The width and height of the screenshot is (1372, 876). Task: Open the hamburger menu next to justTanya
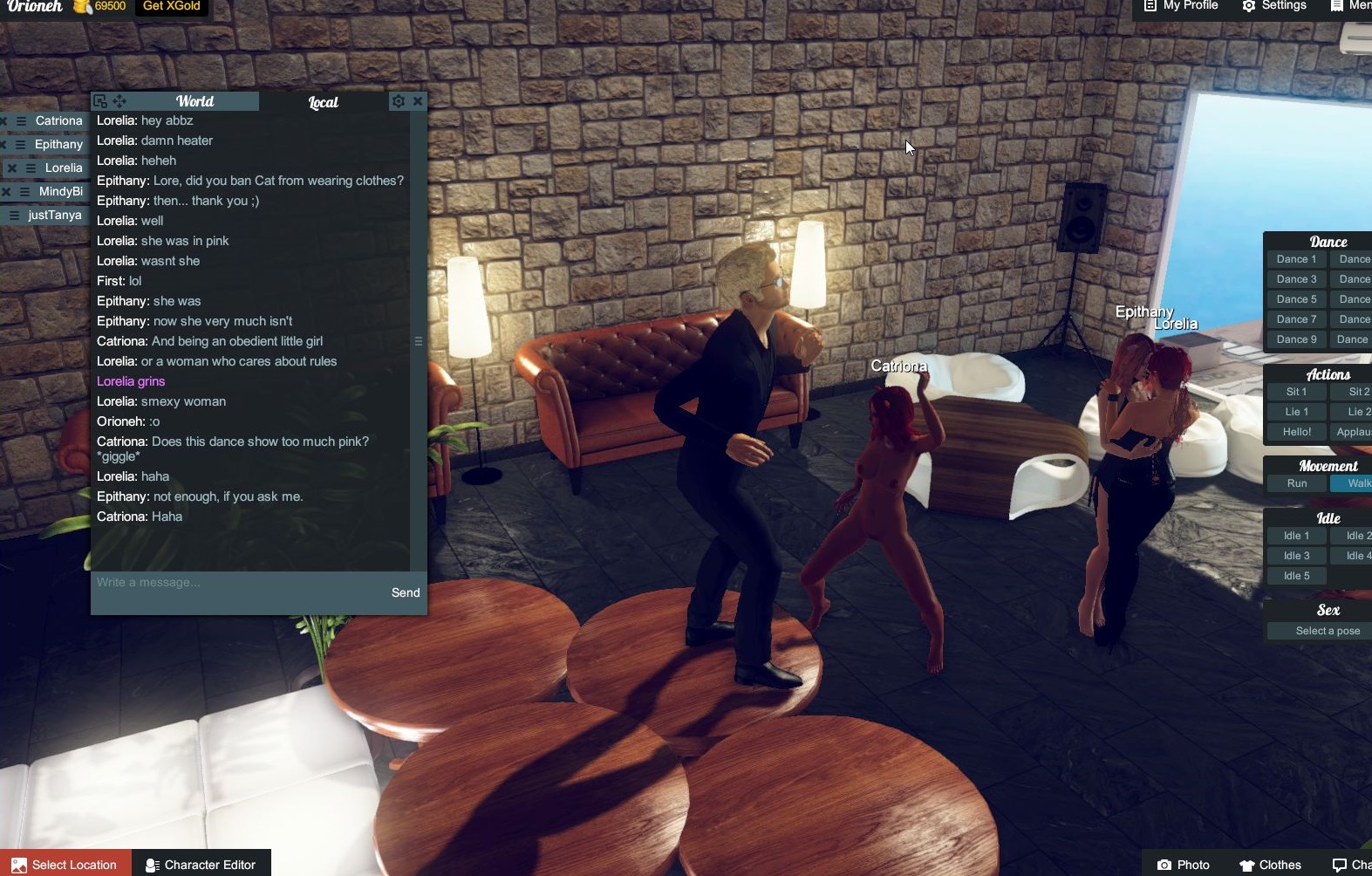pyautogui.click(x=14, y=215)
